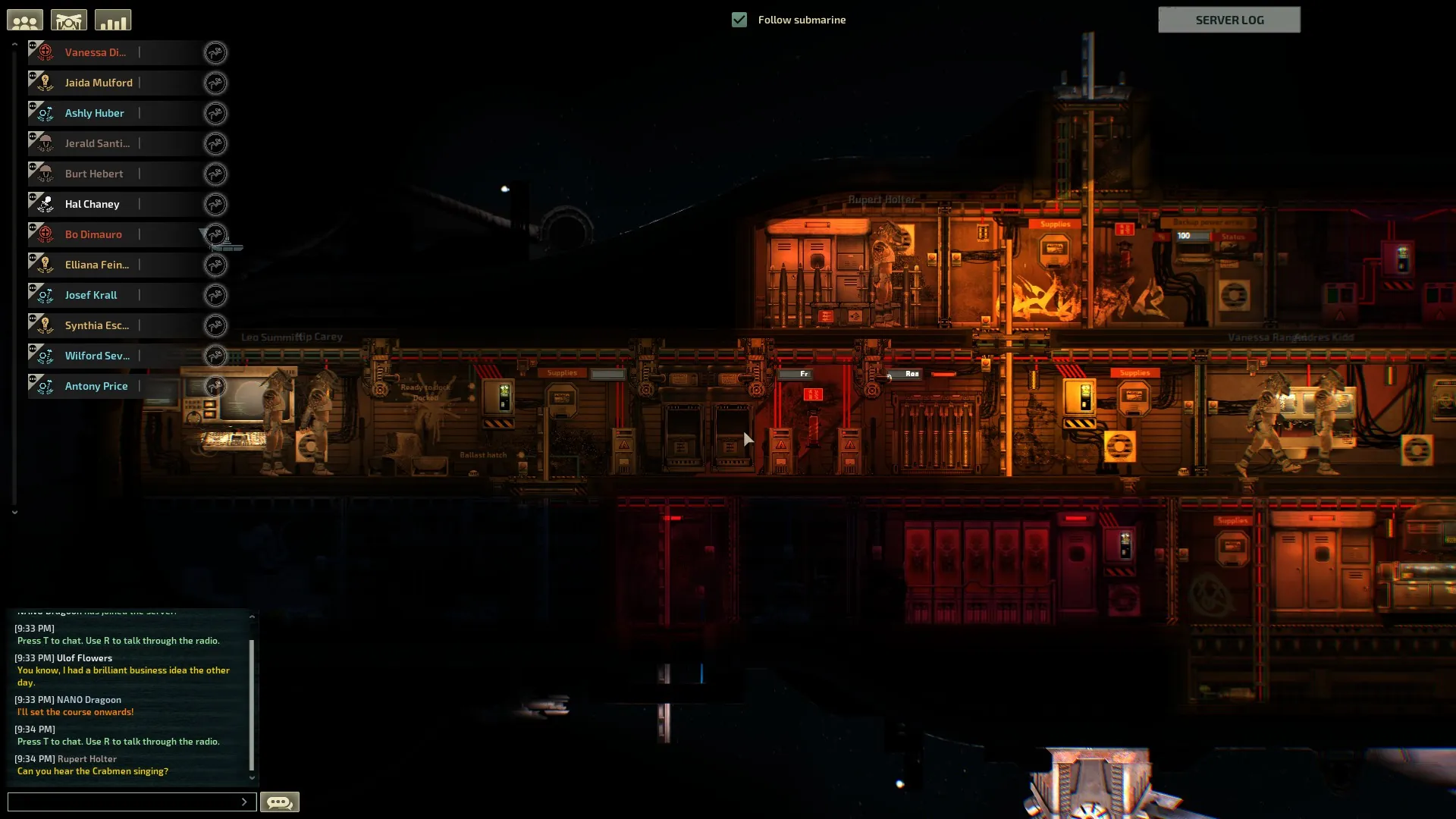The image size is (1456, 819).
Task: Select Jaida Mulford from crew list
Action: coord(99,83)
